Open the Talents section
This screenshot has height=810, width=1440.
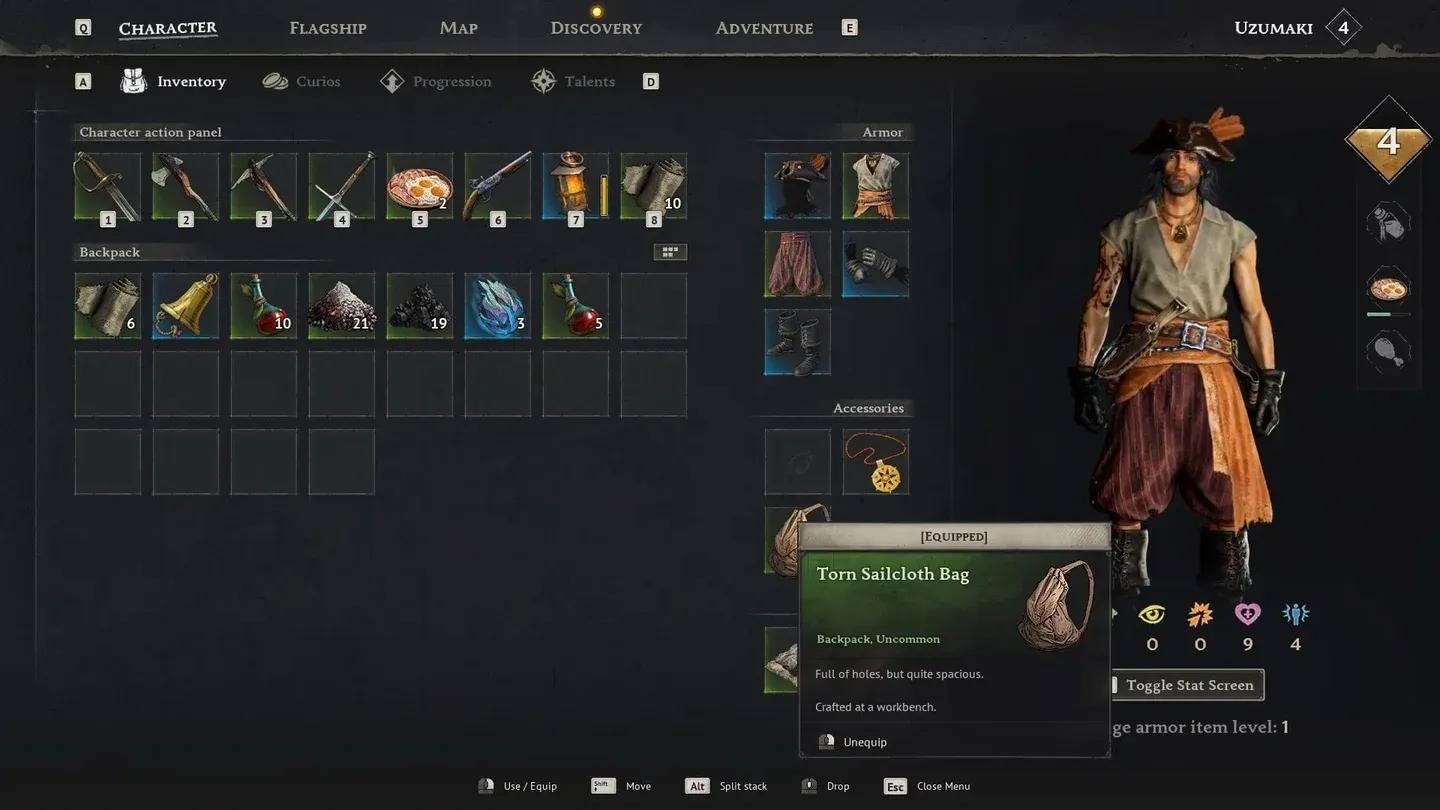point(588,81)
